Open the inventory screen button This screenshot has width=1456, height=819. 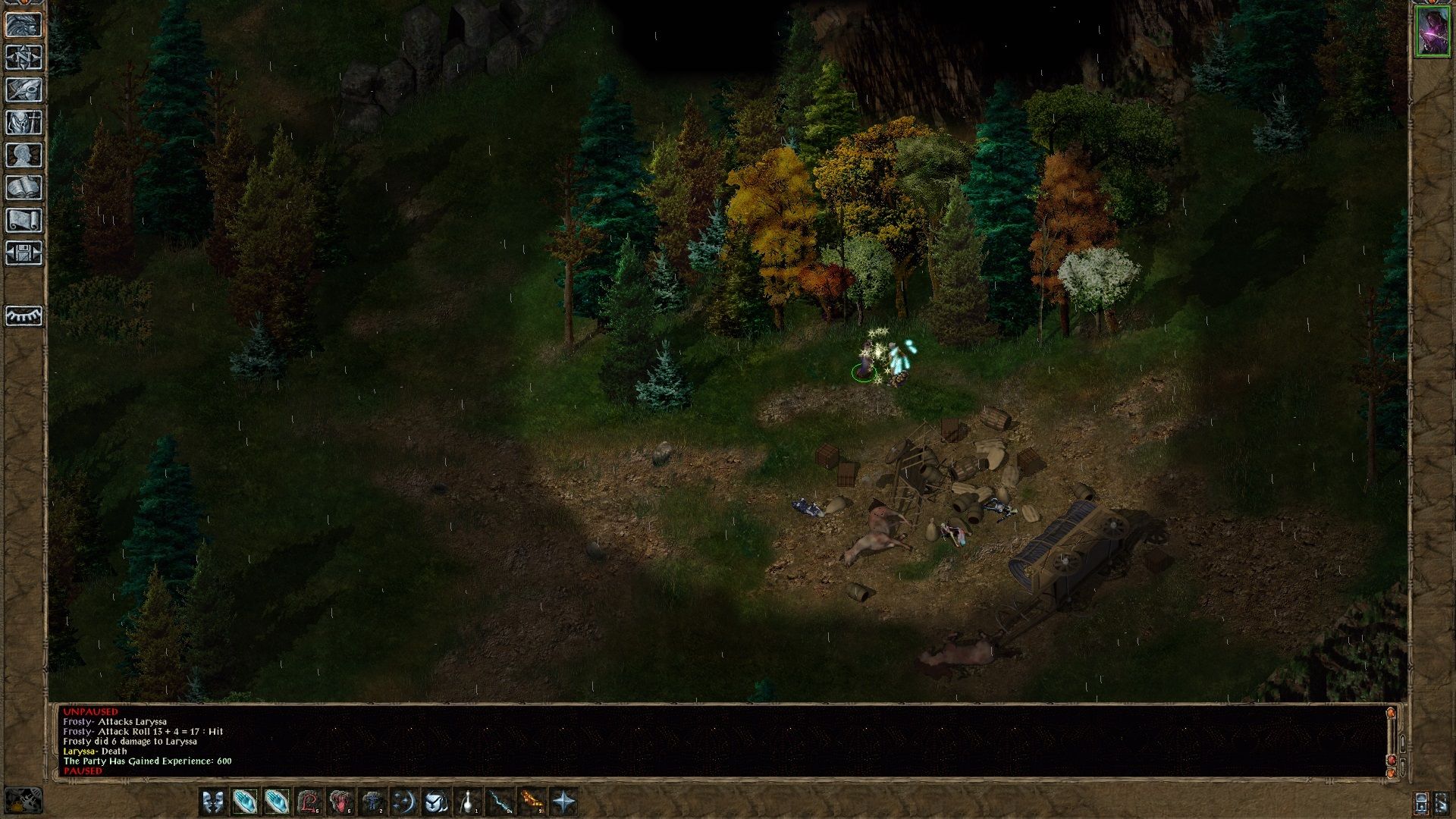(x=24, y=122)
